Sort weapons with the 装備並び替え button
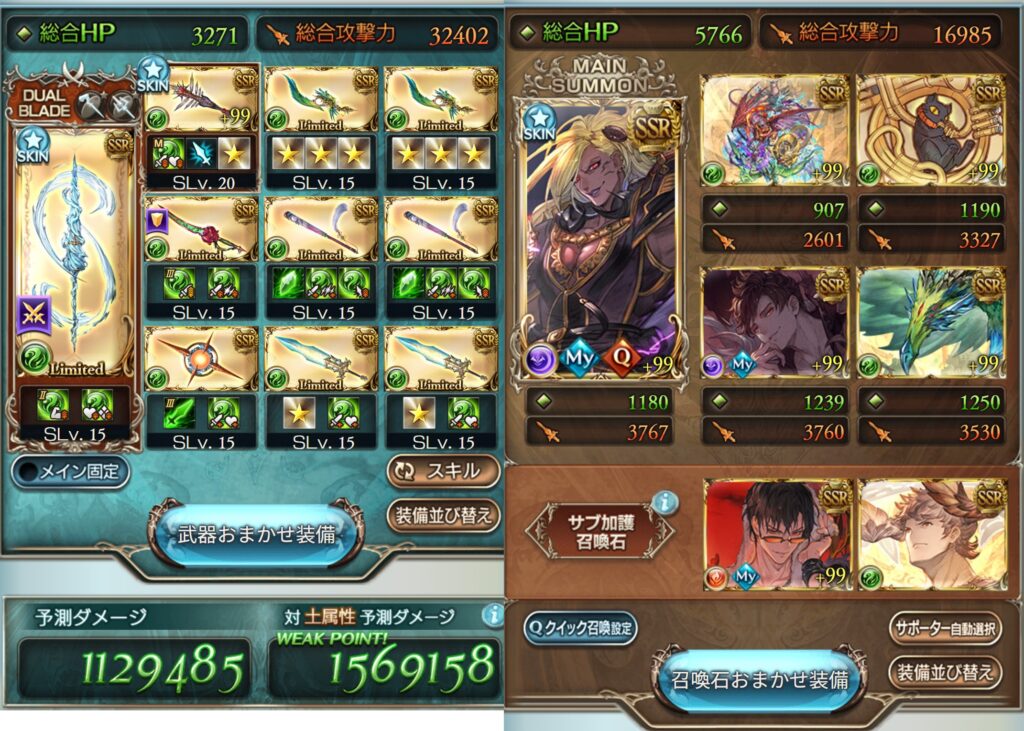1024x731 pixels. click(443, 516)
